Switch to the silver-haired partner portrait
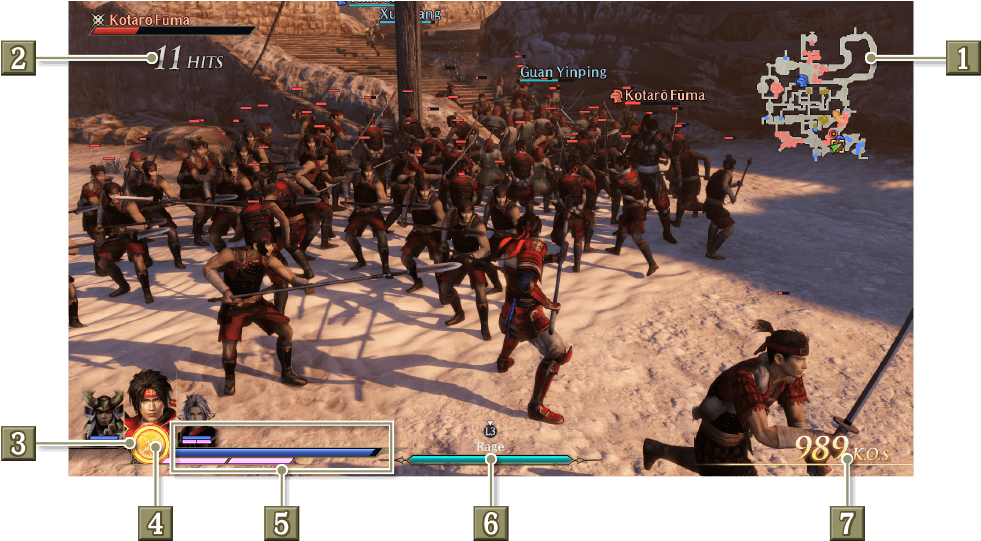Screen dimensions: 981x541 pyautogui.click(x=194, y=408)
